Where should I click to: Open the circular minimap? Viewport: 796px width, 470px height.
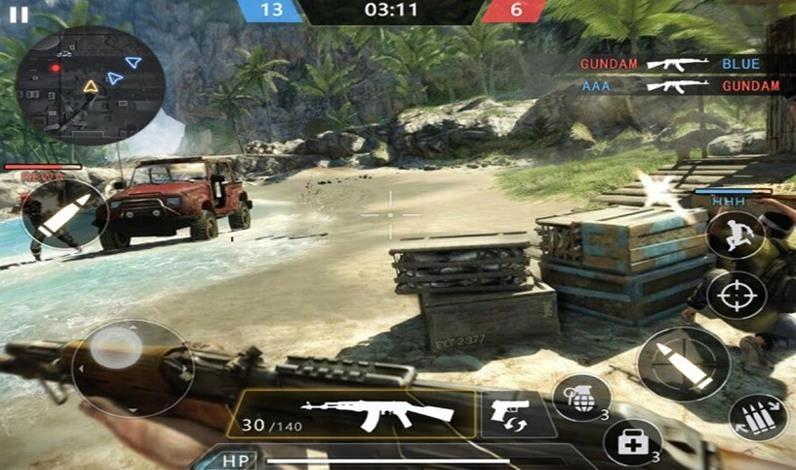coord(89,85)
